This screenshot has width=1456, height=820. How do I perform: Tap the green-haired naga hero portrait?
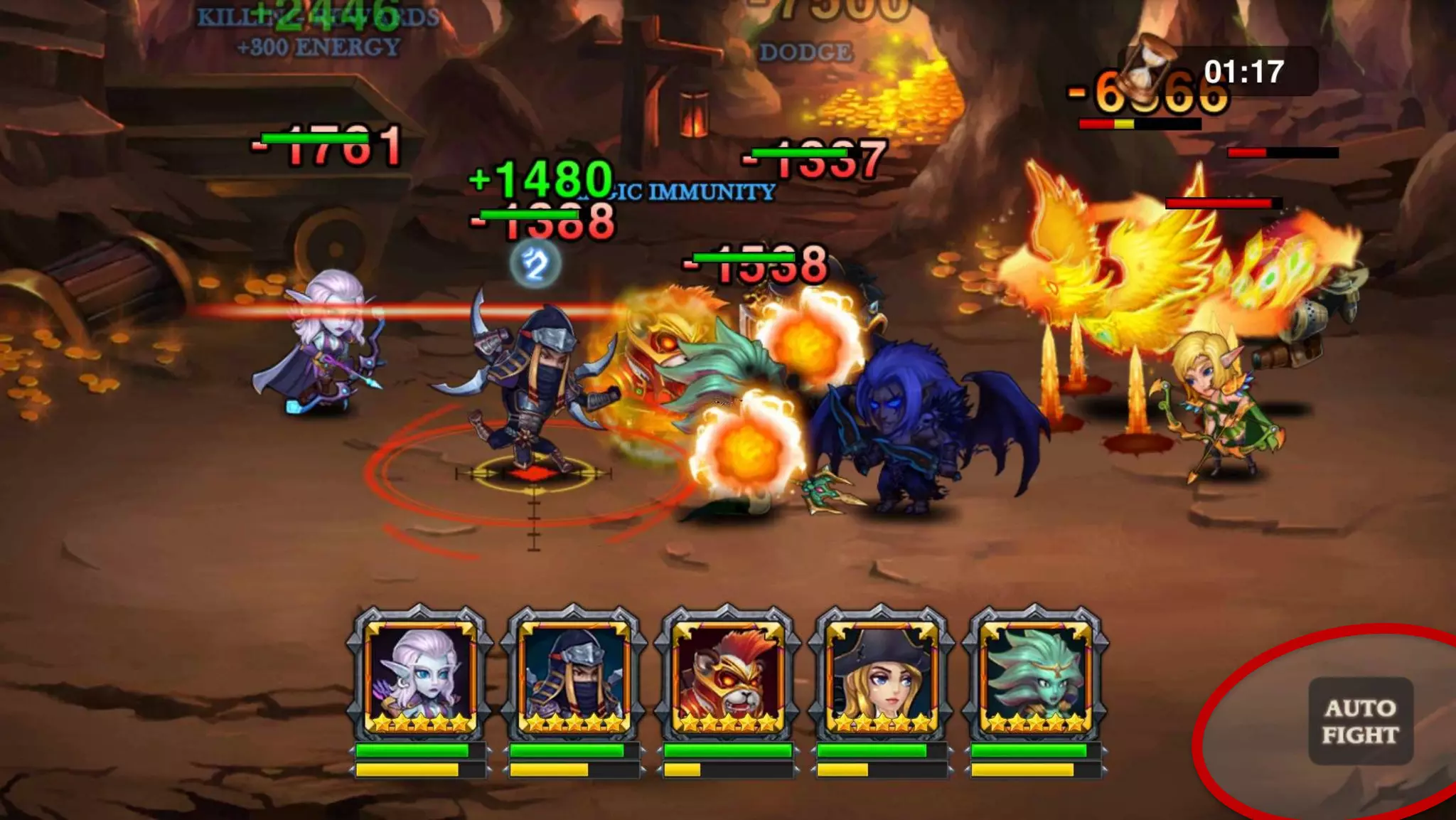pyautogui.click(x=1035, y=676)
